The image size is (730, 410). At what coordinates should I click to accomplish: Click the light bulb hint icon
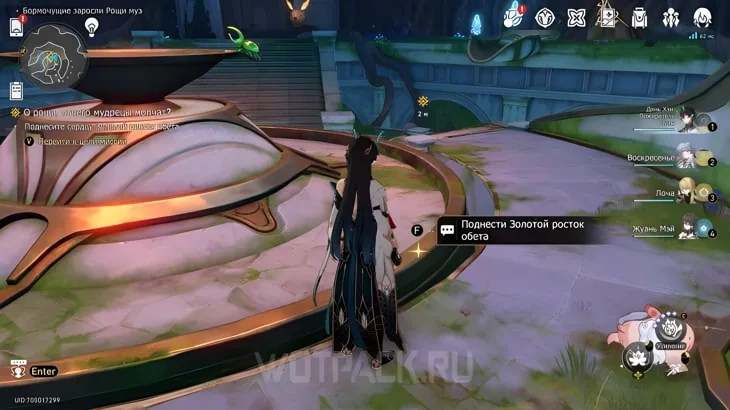pos(92,27)
